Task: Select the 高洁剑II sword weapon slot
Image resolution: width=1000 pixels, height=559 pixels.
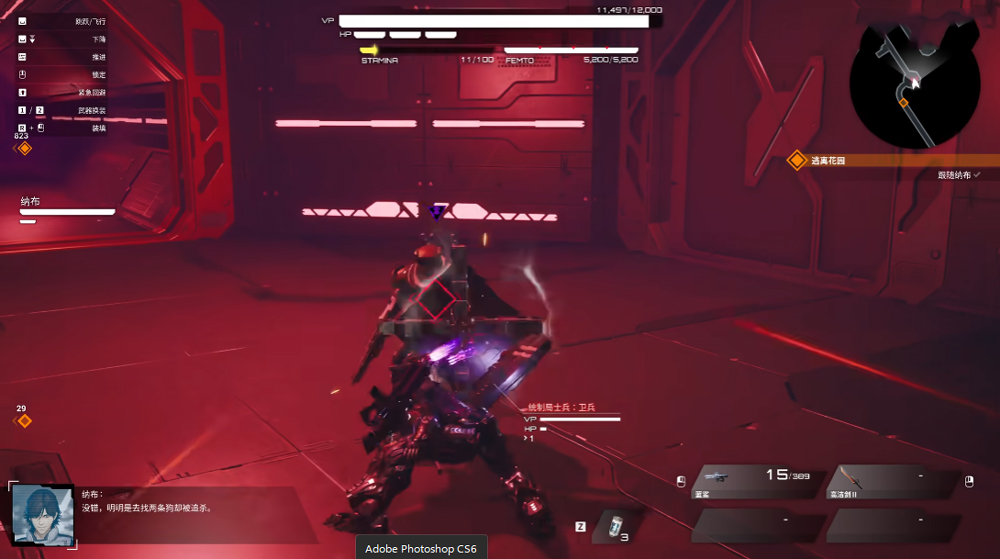Action: tap(890, 481)
